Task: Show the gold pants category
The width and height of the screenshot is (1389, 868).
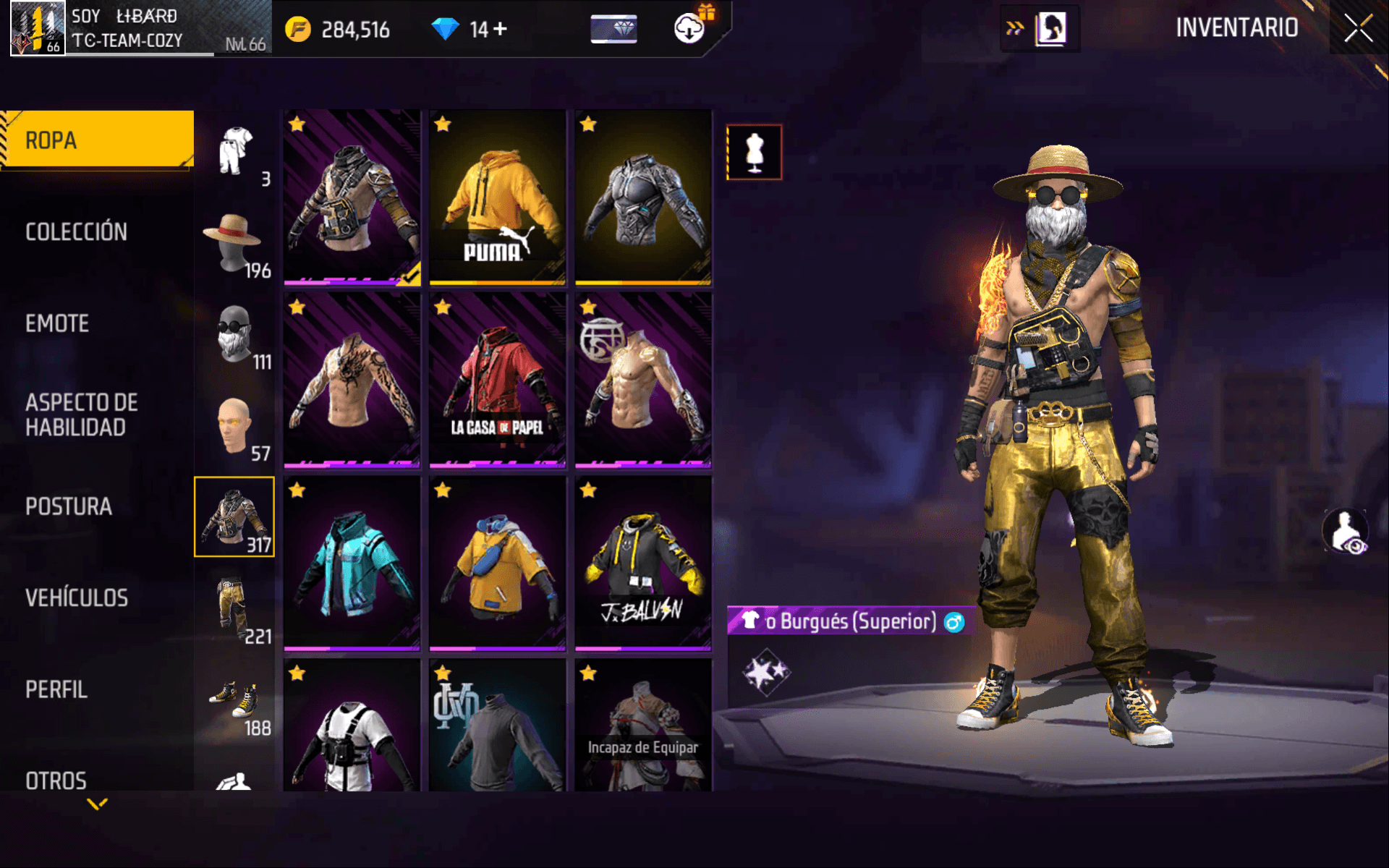Action: click(x=234, y=609)
